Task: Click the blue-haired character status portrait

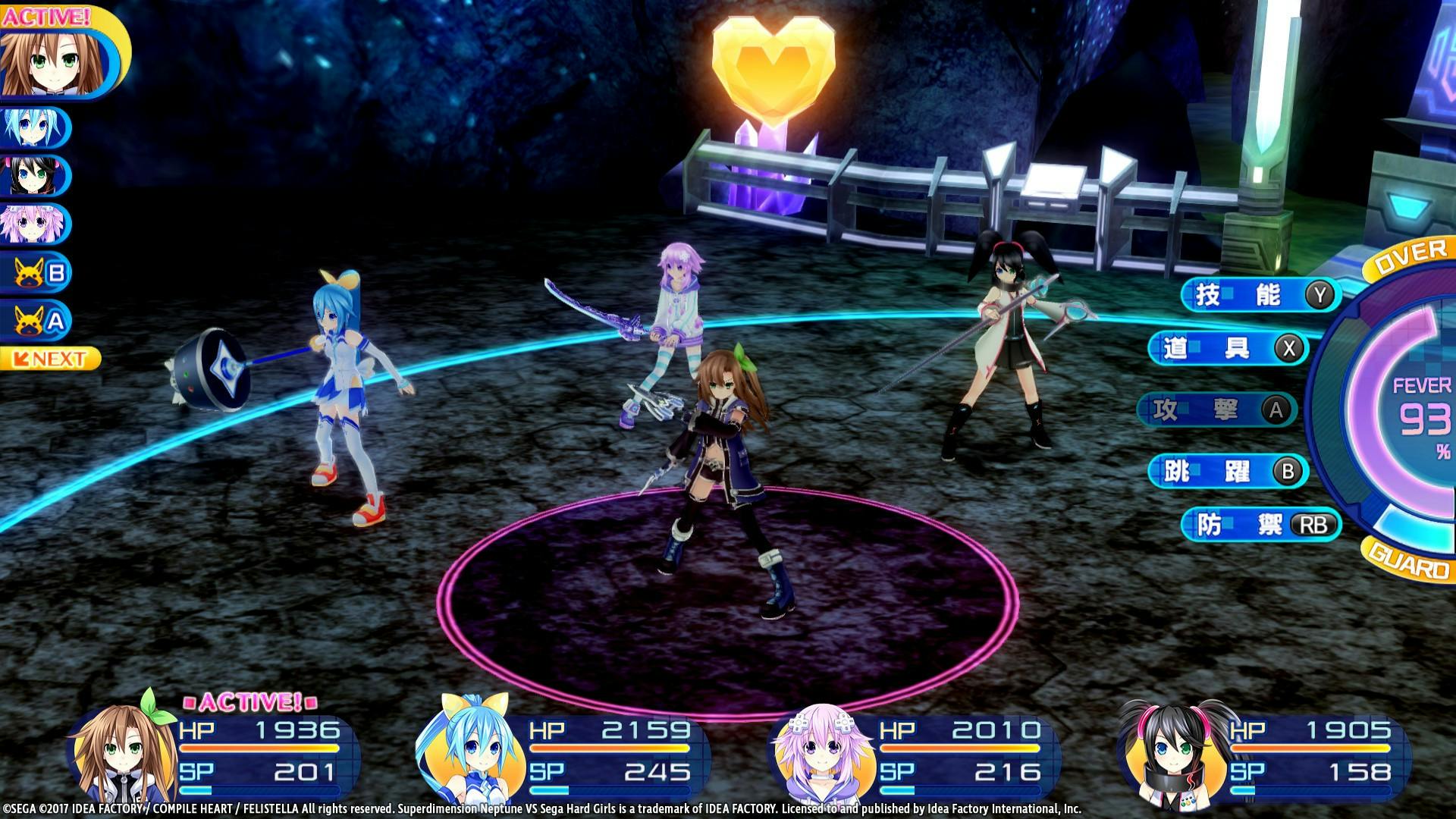Action: (466, 753)
